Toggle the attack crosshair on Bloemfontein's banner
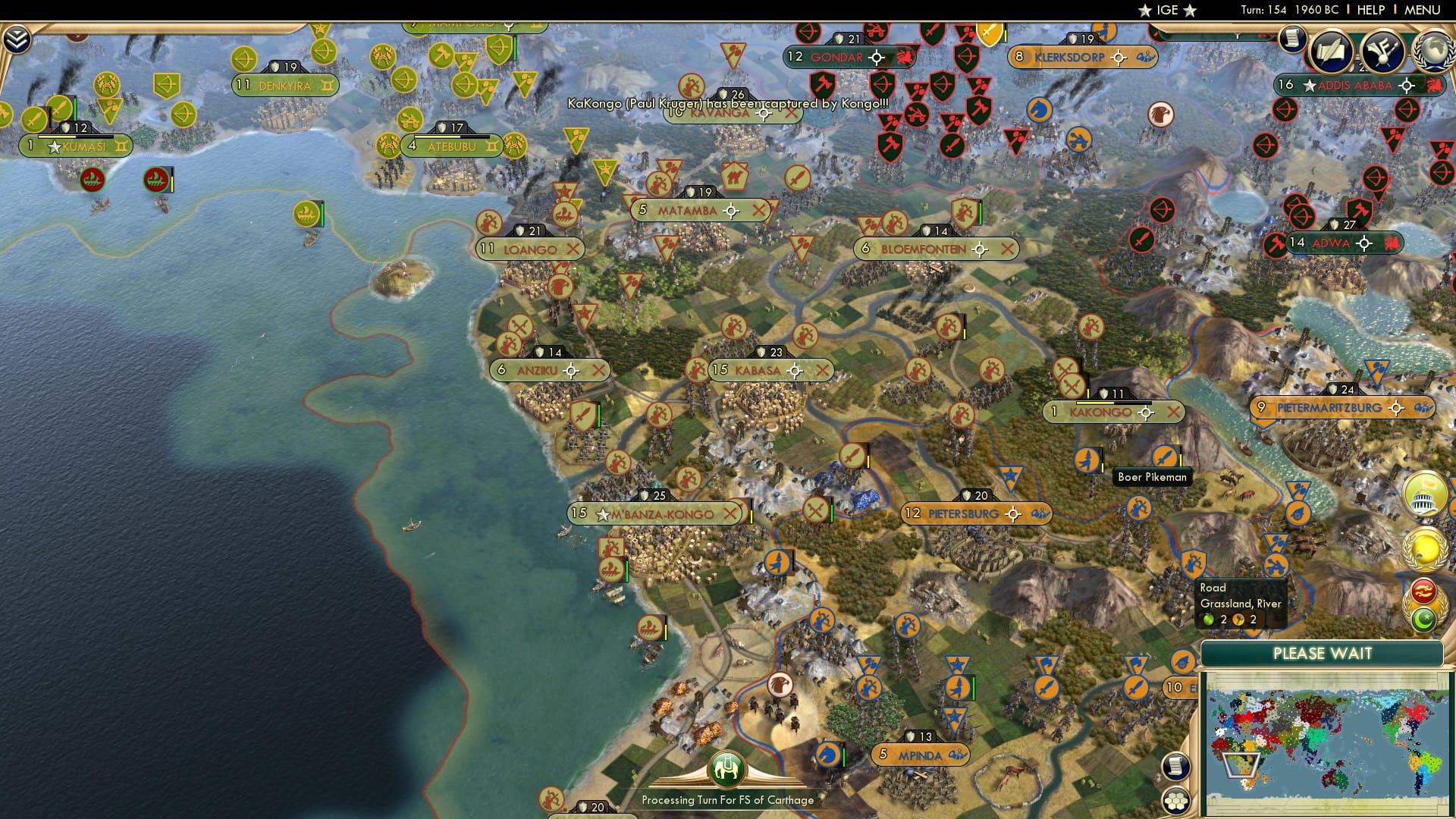 click(x=981, y=247)
